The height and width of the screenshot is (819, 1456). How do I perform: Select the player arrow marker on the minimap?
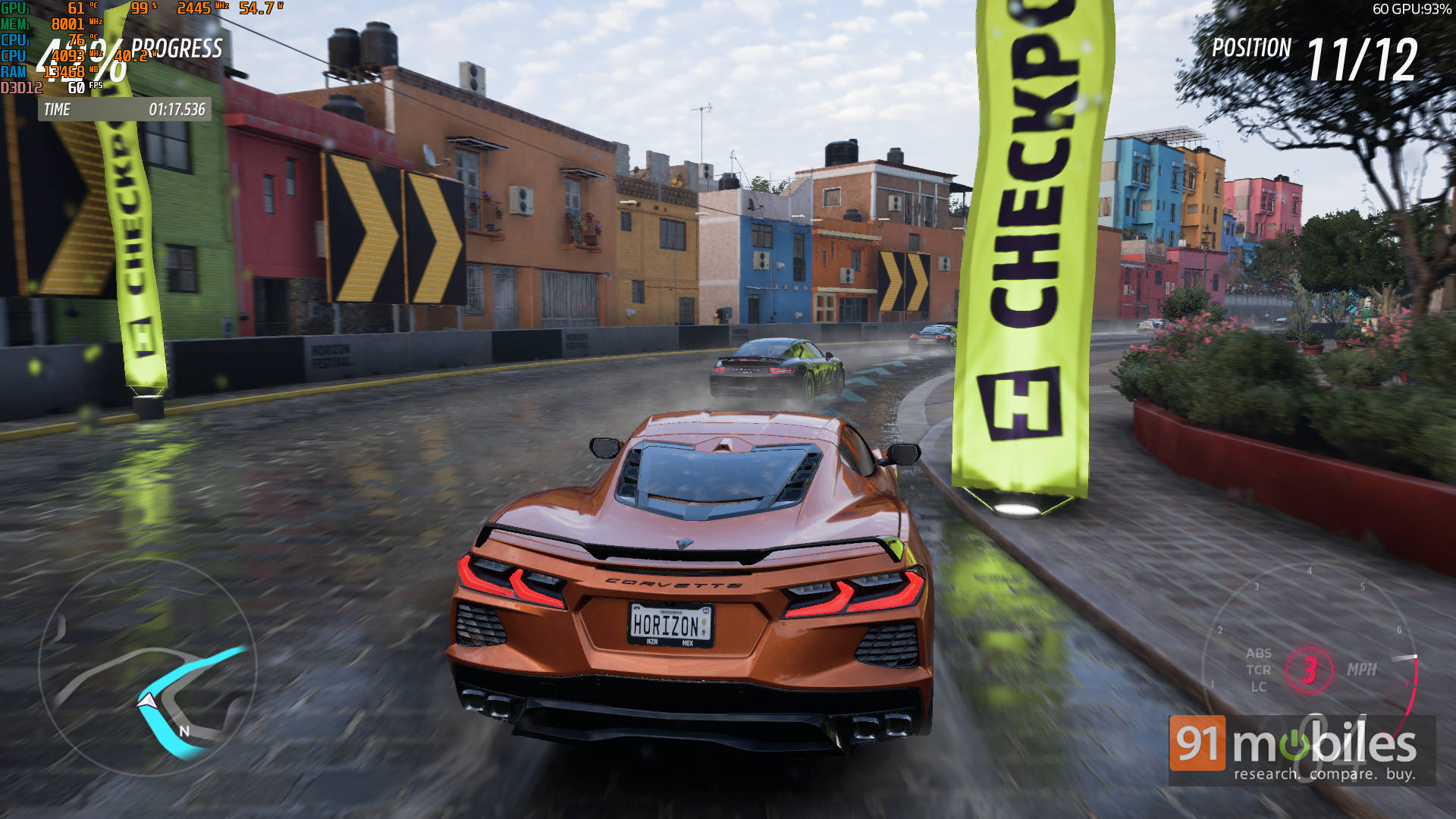[x=146, y=702]
